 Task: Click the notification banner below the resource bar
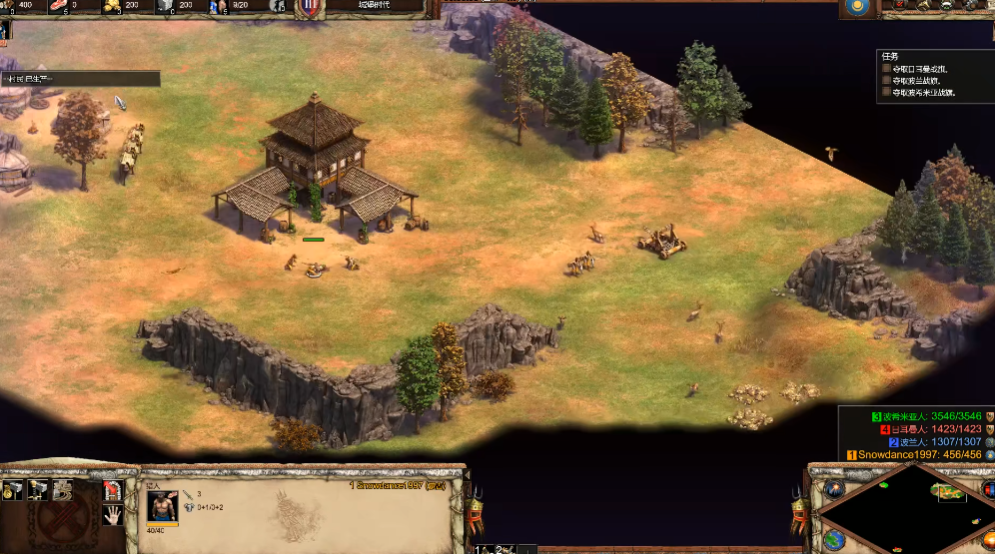click(80, 78)
